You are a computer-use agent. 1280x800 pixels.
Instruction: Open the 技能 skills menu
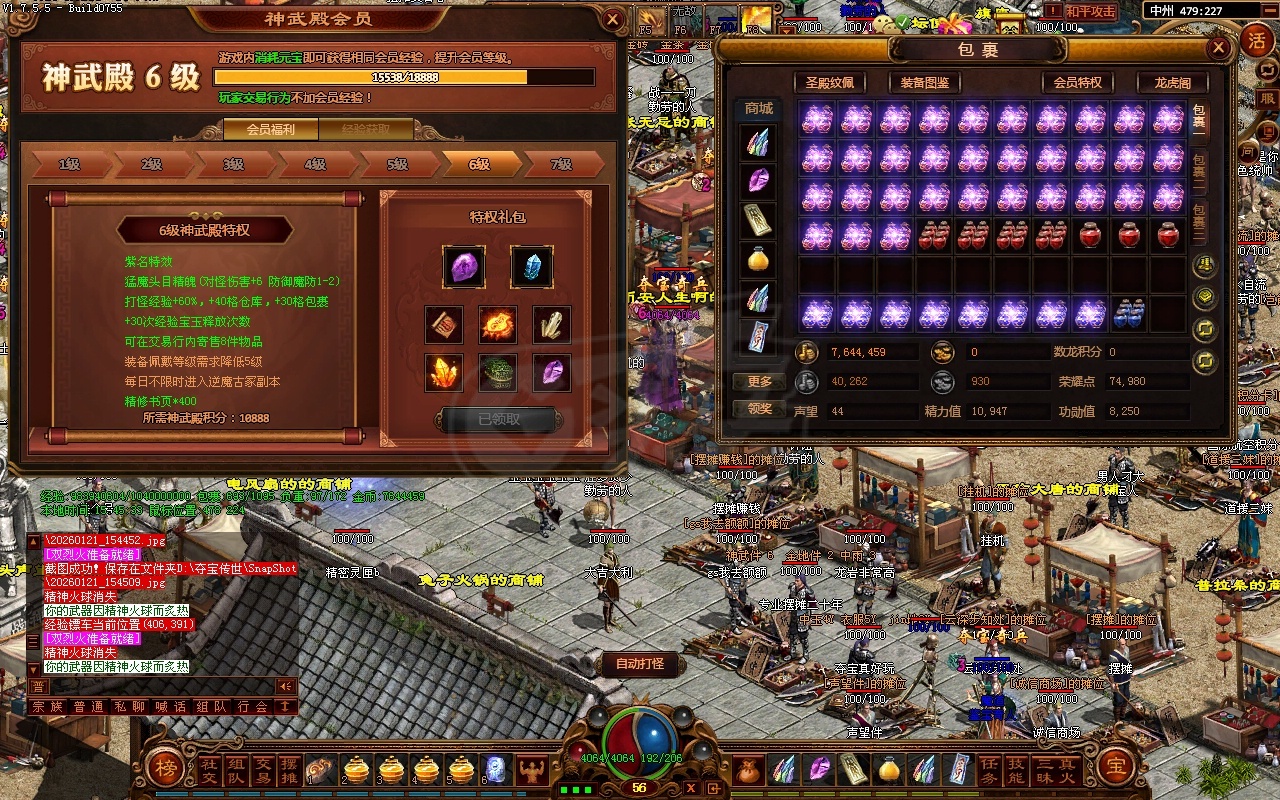point(1016,769)
